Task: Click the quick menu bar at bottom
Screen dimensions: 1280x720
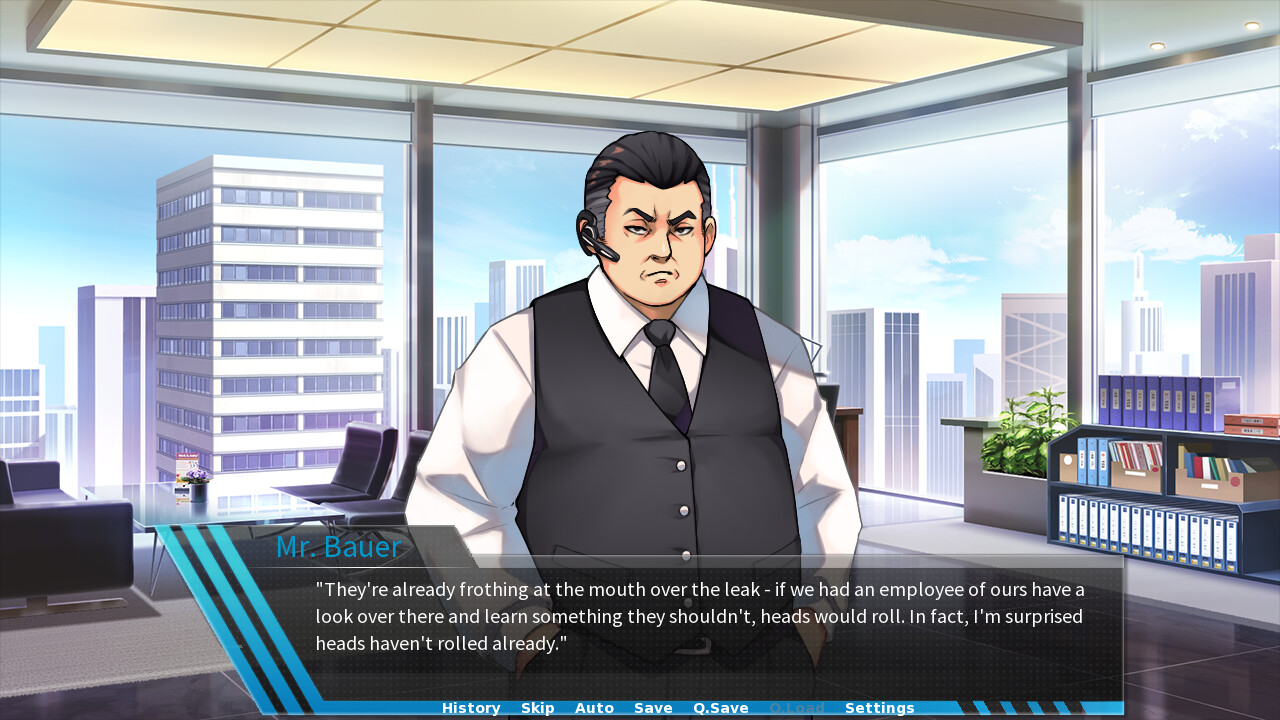Action: pyautogui.click(x=640, y=708)
